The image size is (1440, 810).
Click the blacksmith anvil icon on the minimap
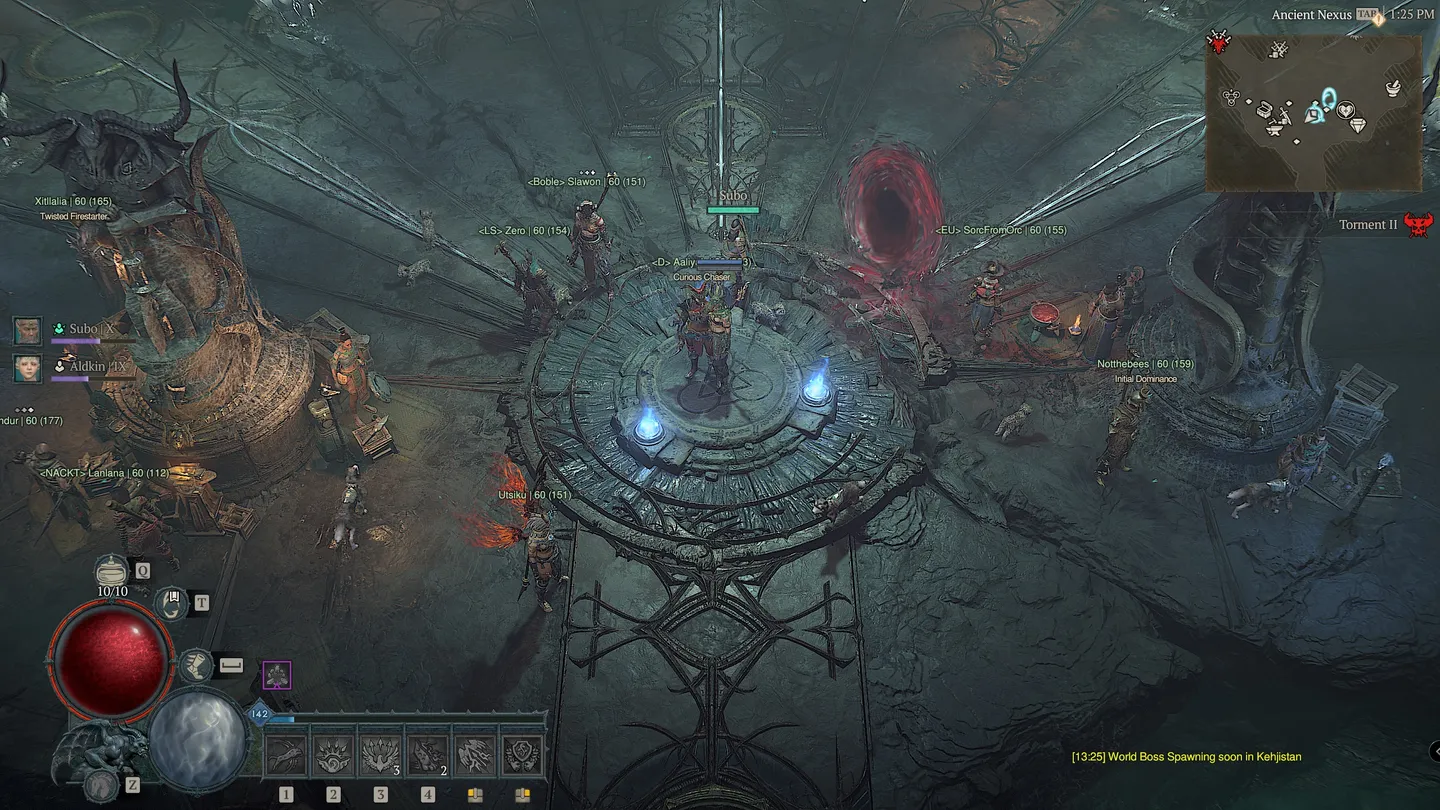[1274, 130]
